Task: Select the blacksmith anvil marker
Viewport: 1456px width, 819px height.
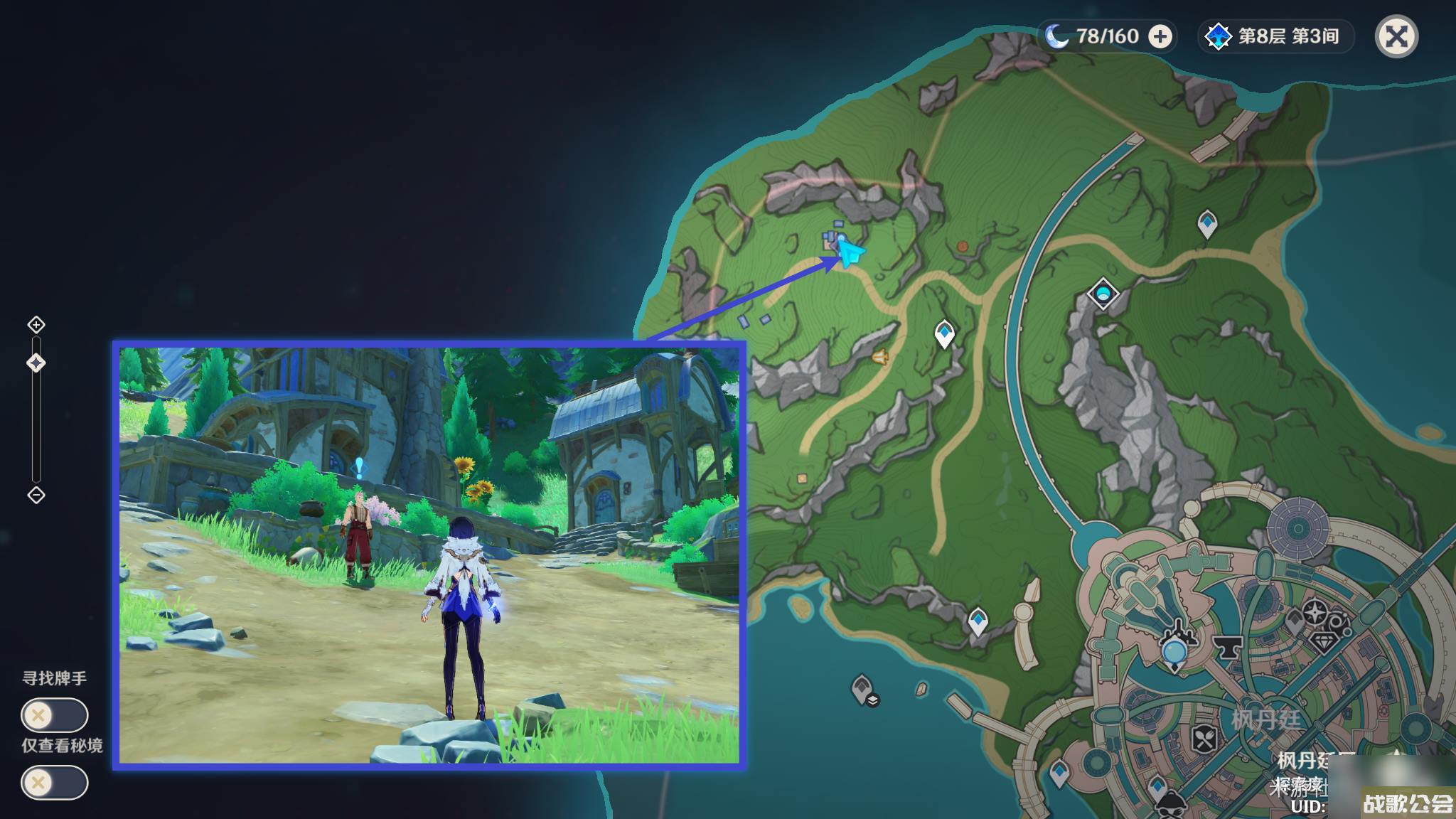Action: click(x=1226, y=647)
